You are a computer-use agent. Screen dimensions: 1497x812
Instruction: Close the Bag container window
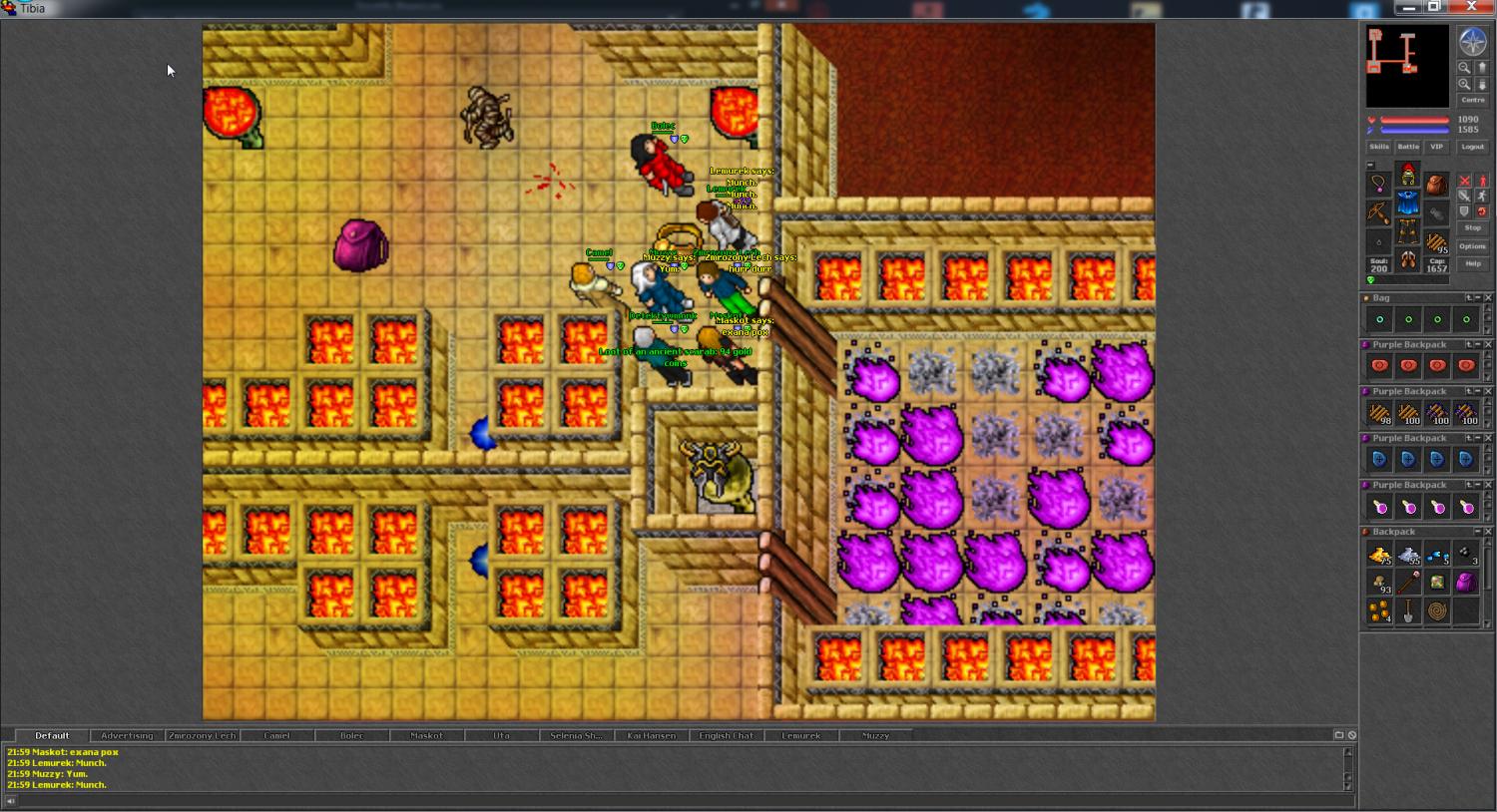pyautogui.click(x=1488, y=298)
